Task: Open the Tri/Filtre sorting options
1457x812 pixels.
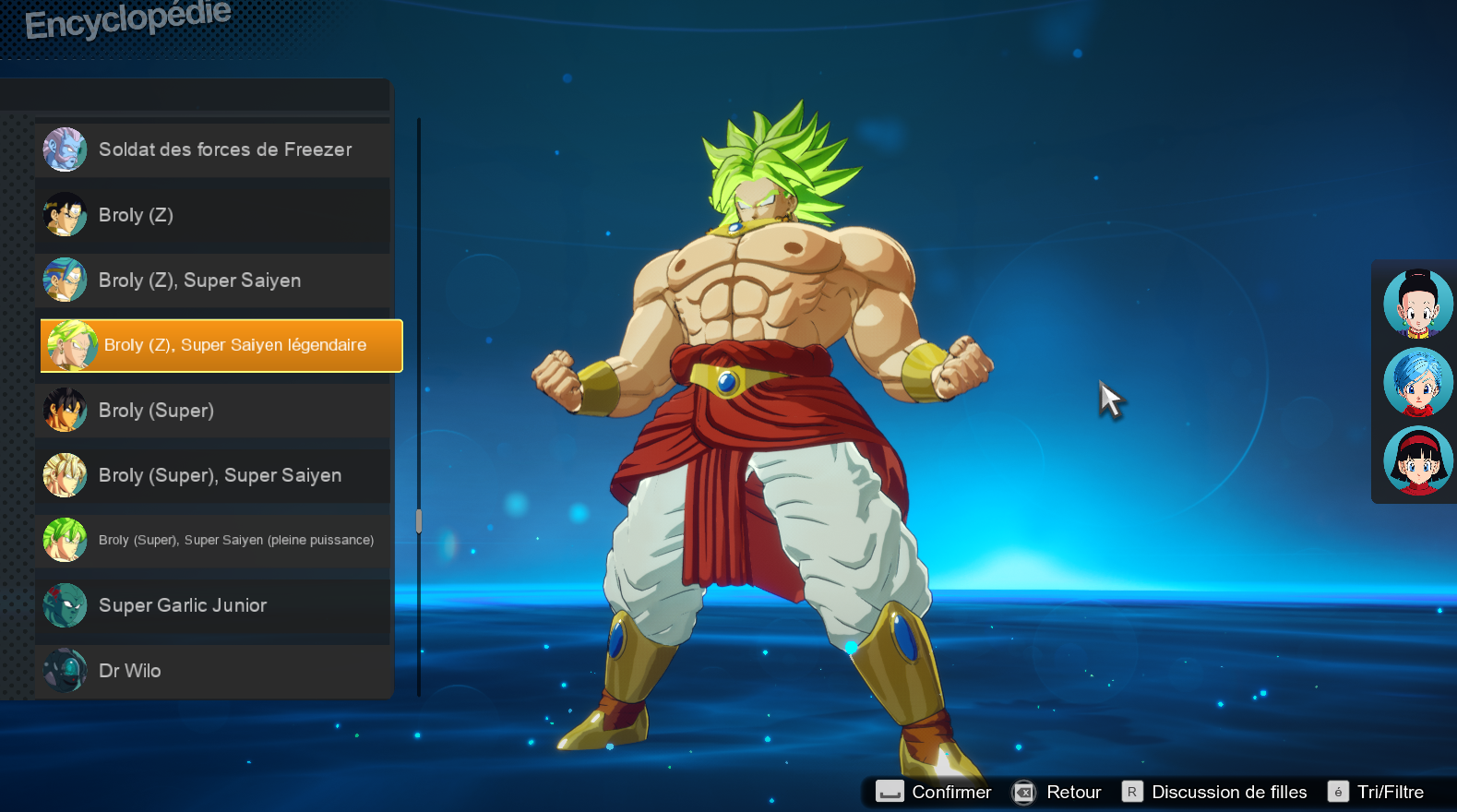Action: 1391,792
